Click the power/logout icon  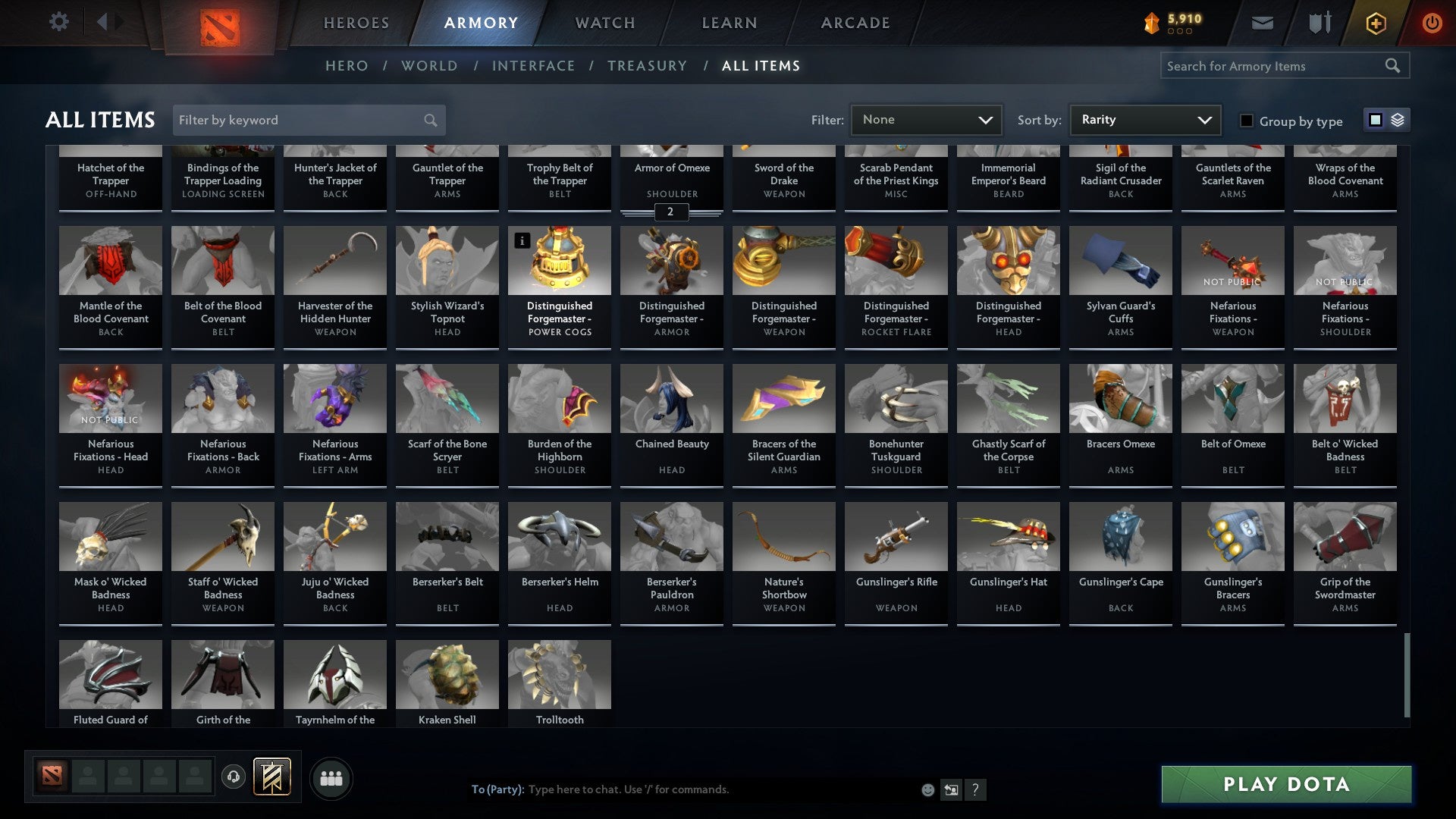[1432, 23]
